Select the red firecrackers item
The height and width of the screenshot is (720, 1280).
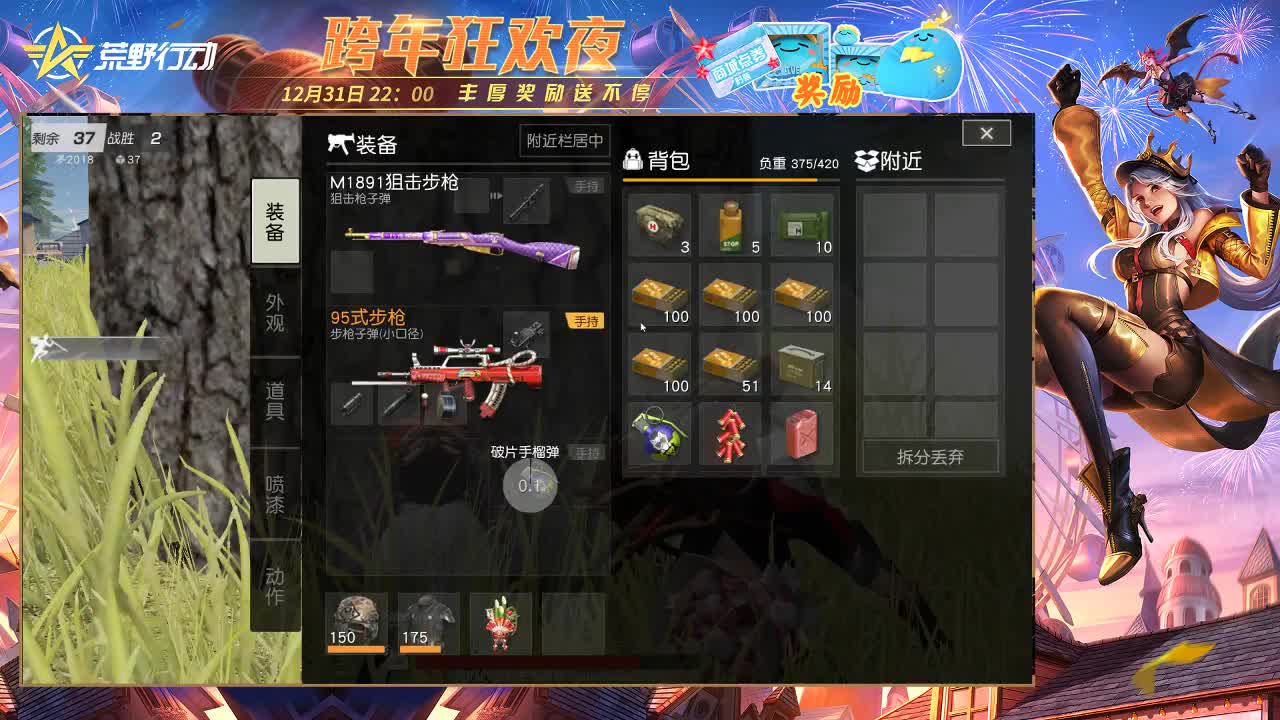click(731, 435)
